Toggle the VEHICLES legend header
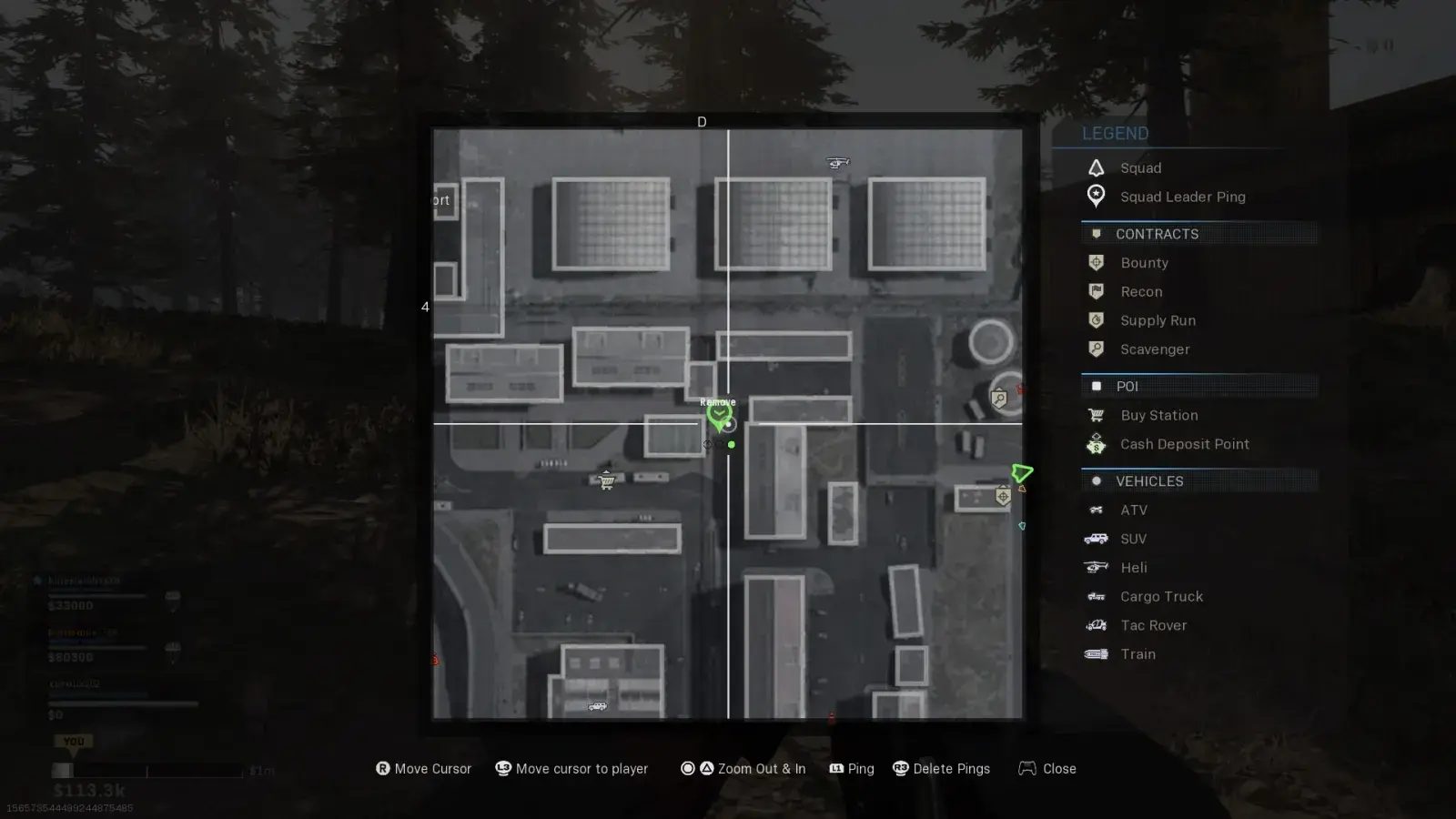Viewport: 1456px width, 819px height. [x=1149, y=481]
